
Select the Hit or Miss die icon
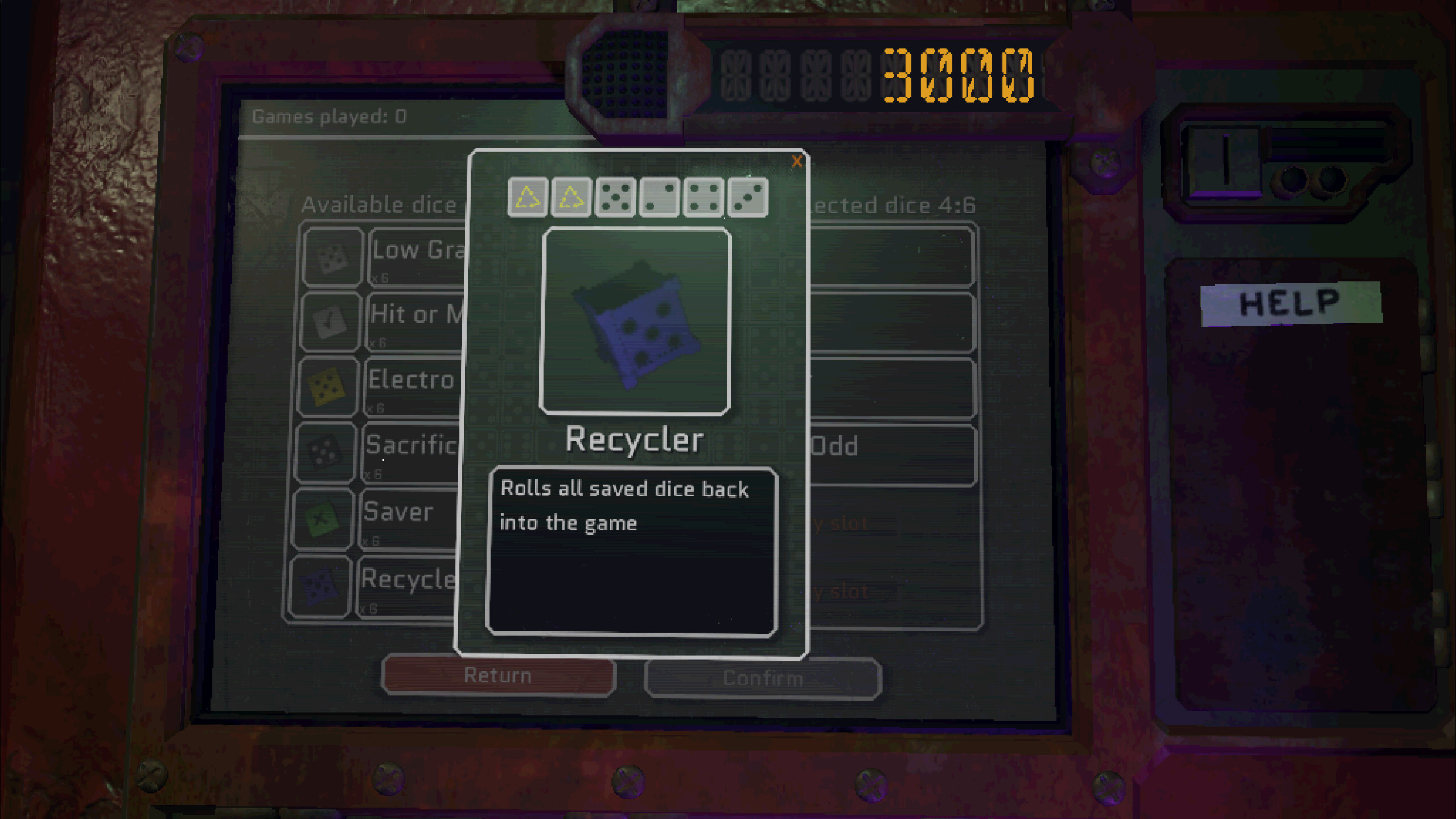[329, 321]
